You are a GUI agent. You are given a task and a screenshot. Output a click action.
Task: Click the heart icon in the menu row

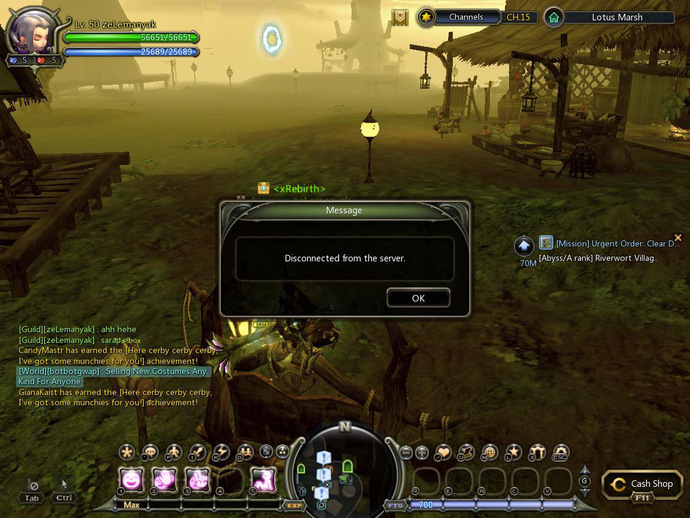pyautogui.click(x=443, y=453)
